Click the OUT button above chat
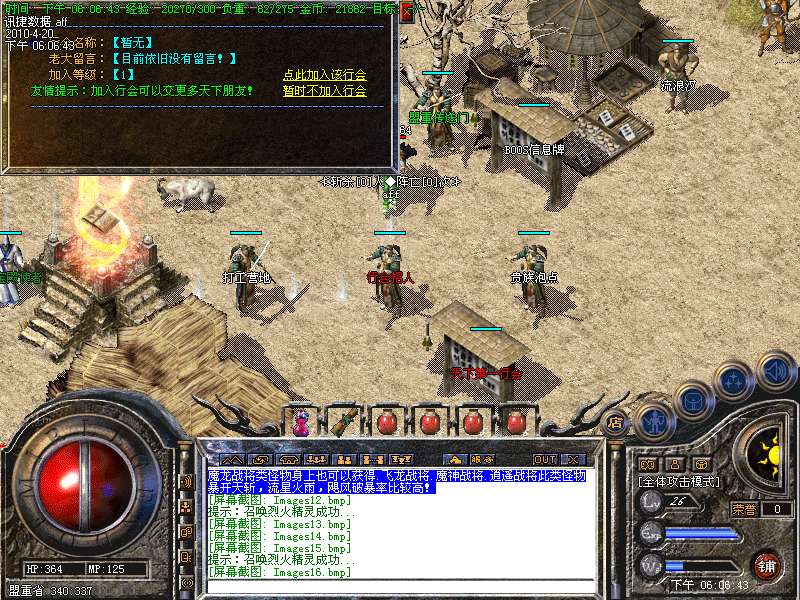 coord(543,459)
